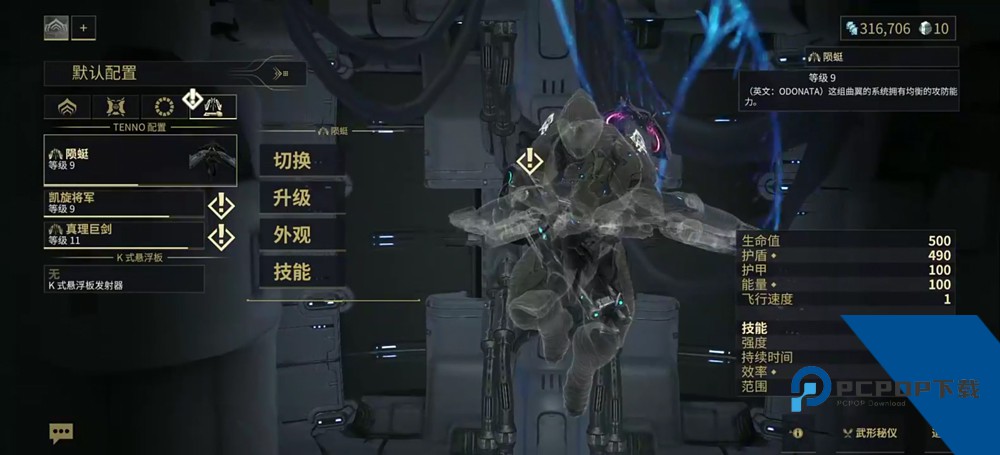Select the 凯旋将军 weapon slot
This screenshot has width=1000, height=455.
coord(124,204)
